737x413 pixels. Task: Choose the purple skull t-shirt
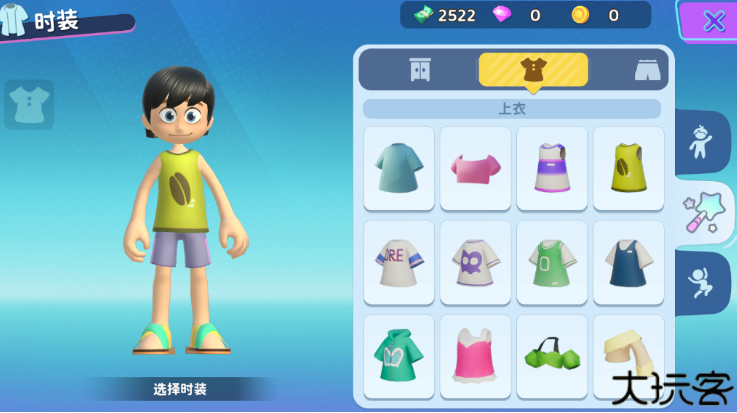[x=475, y=262]
